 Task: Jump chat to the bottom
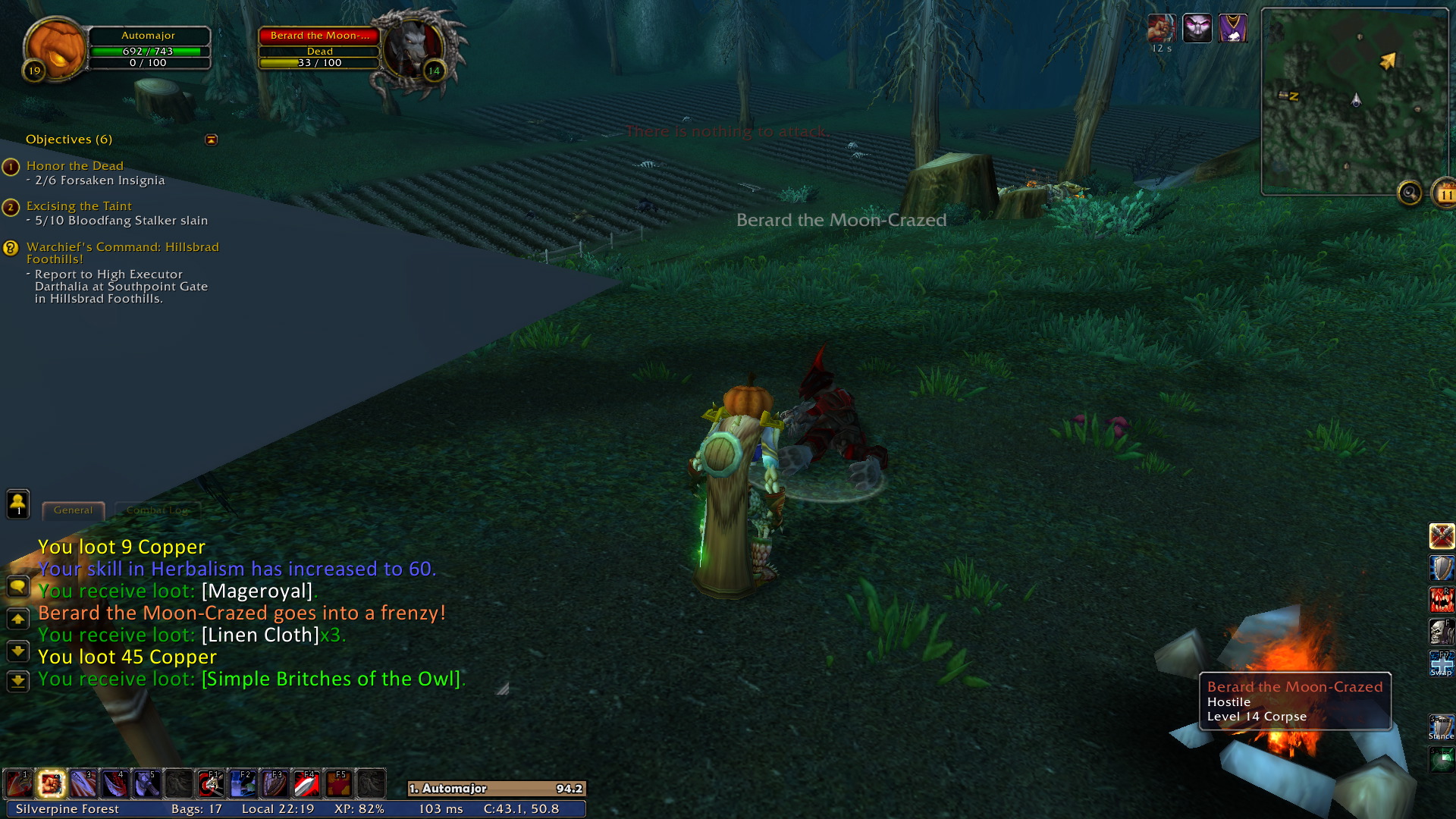tap(18, 681)
